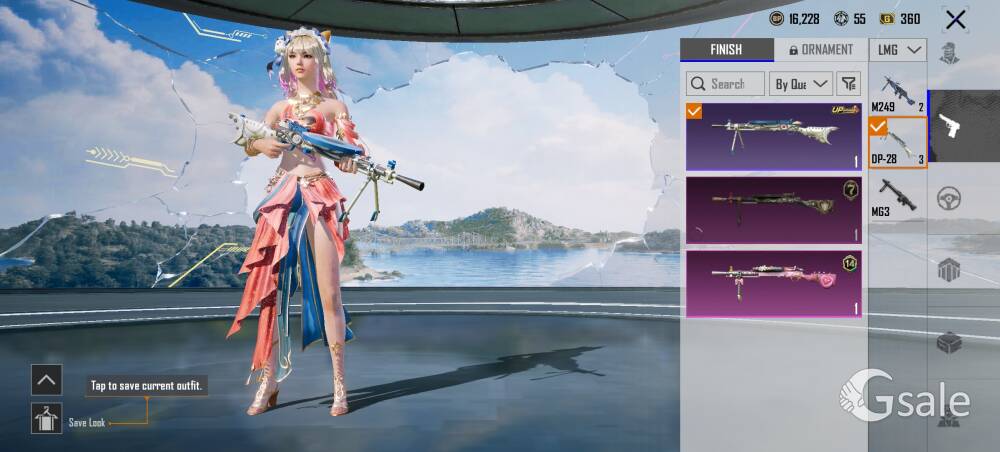
Task: Expand the up-arrow outfit panel
Action: click(x=46, y=379)
